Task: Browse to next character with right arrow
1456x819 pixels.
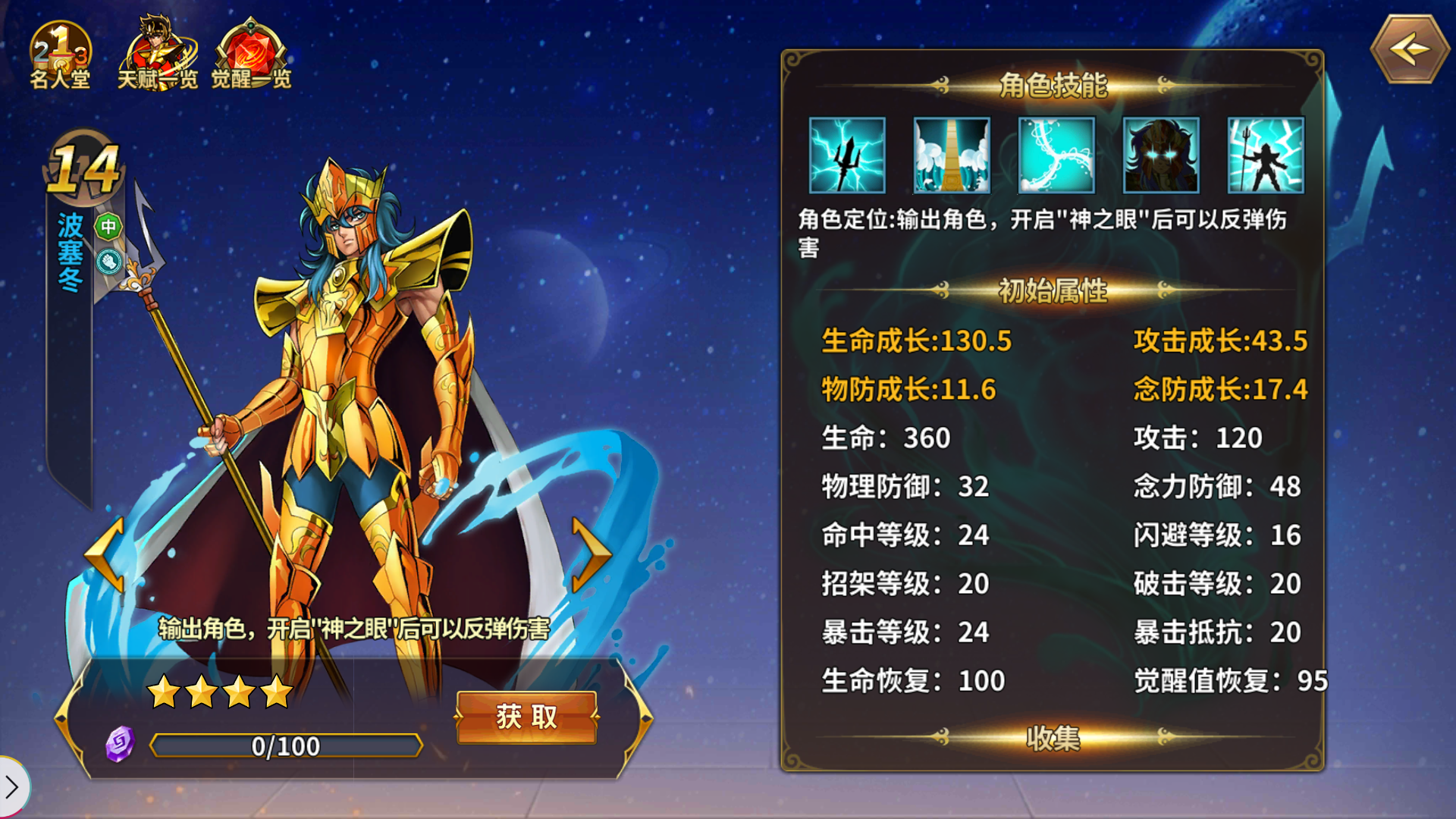Action: pos(592,556)
